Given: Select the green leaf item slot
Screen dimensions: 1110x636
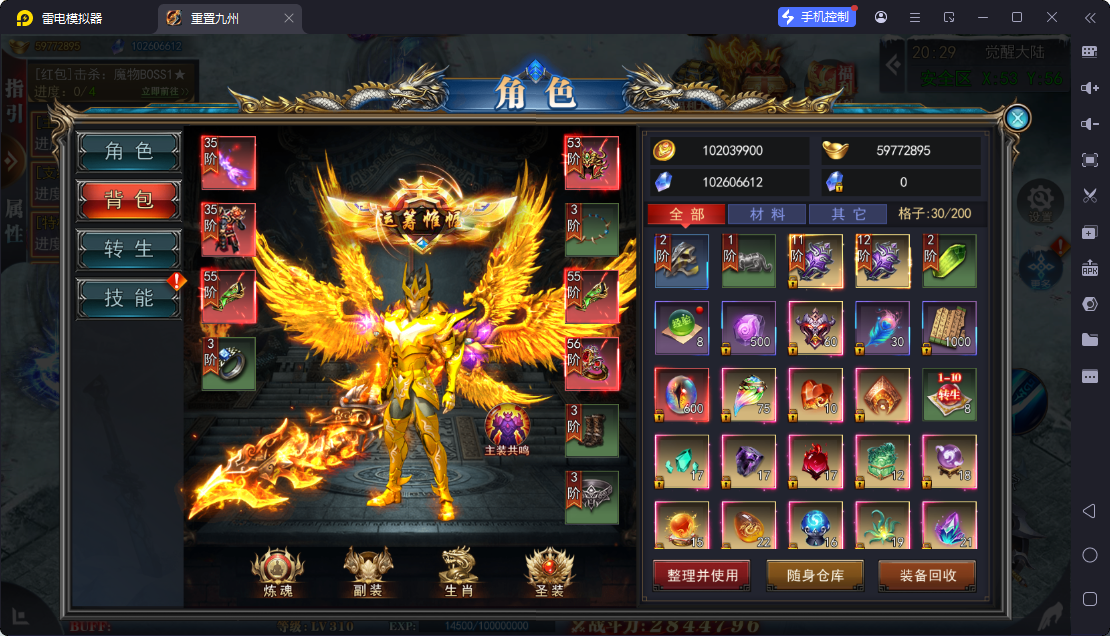Looking at the screenshot, I should pyautogui.click(x=949, y=261).
